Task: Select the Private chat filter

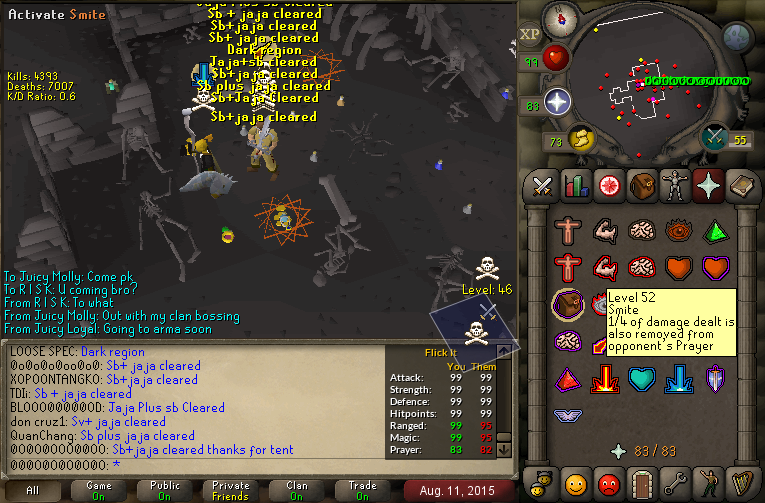Action: [x=231, y=490]
